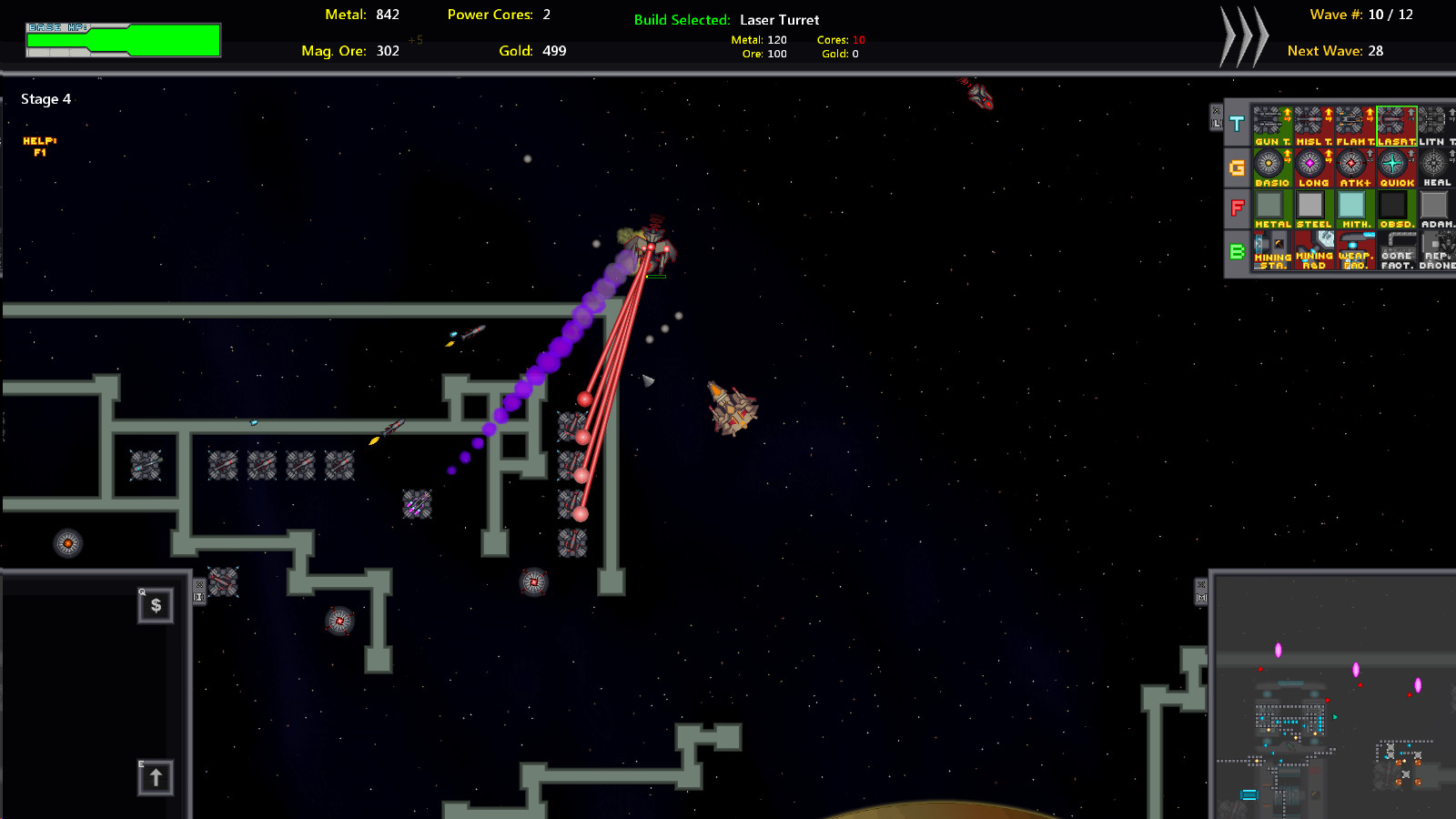Click the upgrade arrow tool near E
This screenshot has height=819, width=1456.
156,776
